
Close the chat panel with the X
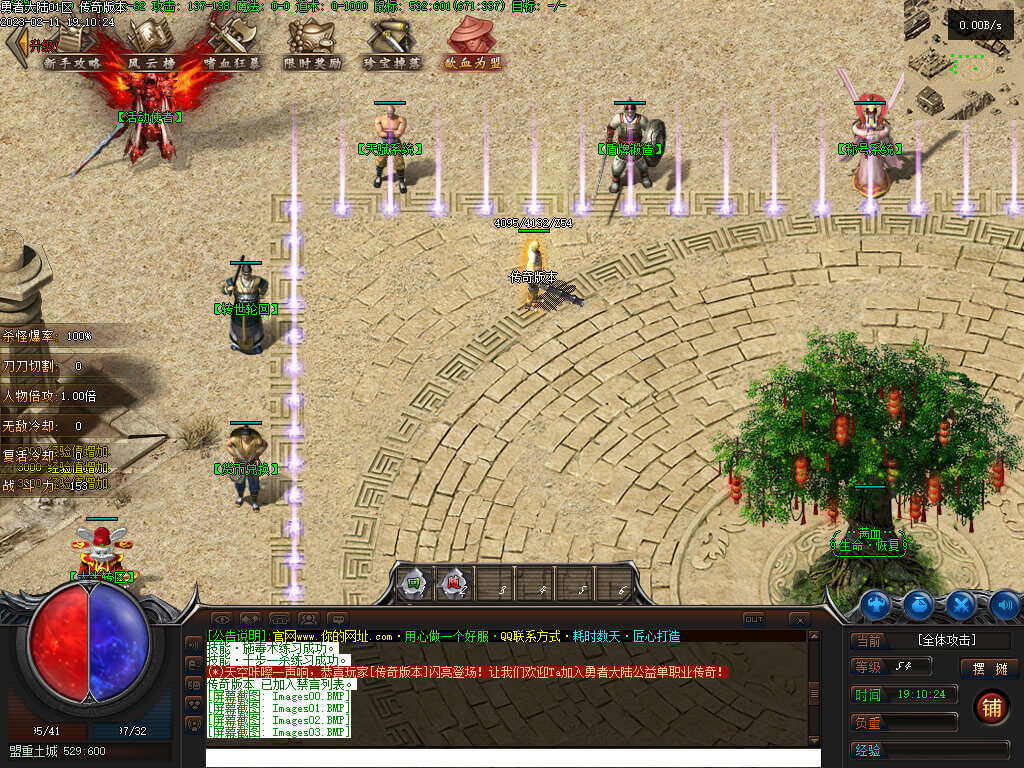point(799,620)
